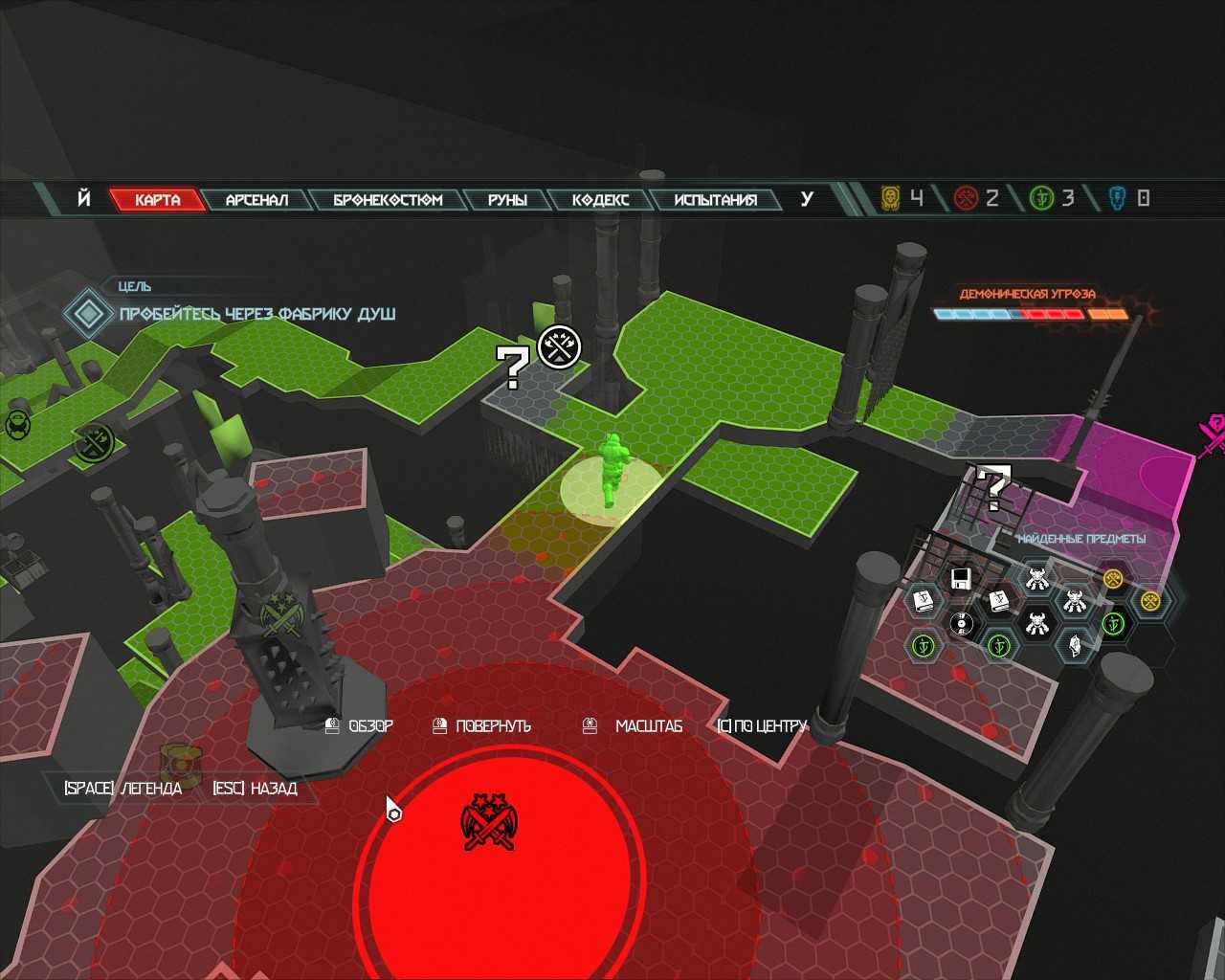
Task: Select the floppy disk found item
Action: click(961, 578)
